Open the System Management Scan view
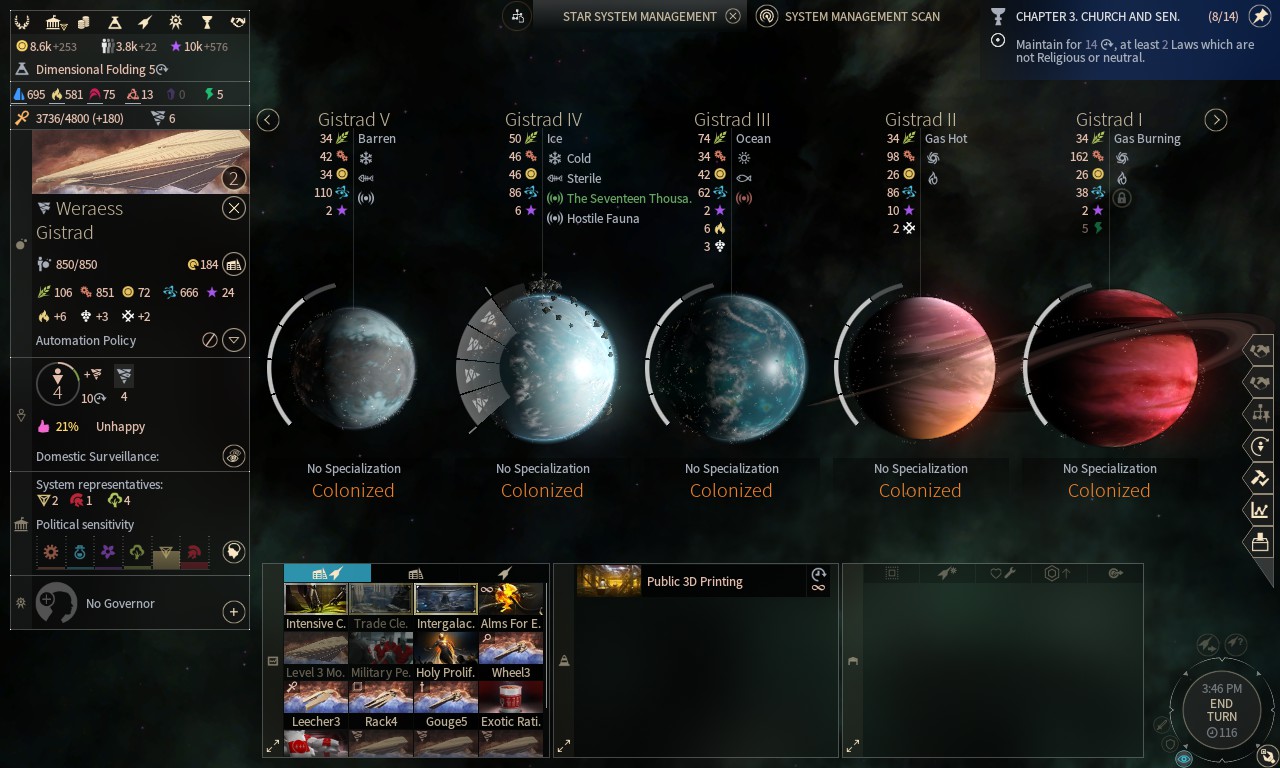 coord(848,16)
